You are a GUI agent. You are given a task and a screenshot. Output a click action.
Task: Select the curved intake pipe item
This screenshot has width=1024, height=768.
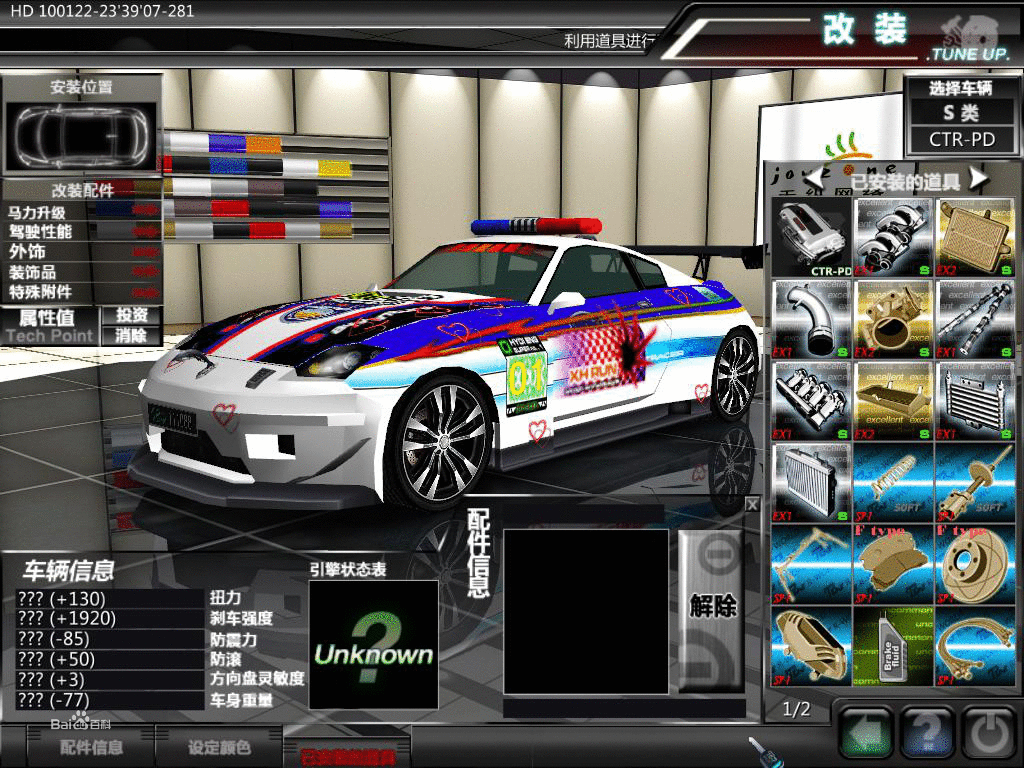pyautogui.click(x=811, y=319)
